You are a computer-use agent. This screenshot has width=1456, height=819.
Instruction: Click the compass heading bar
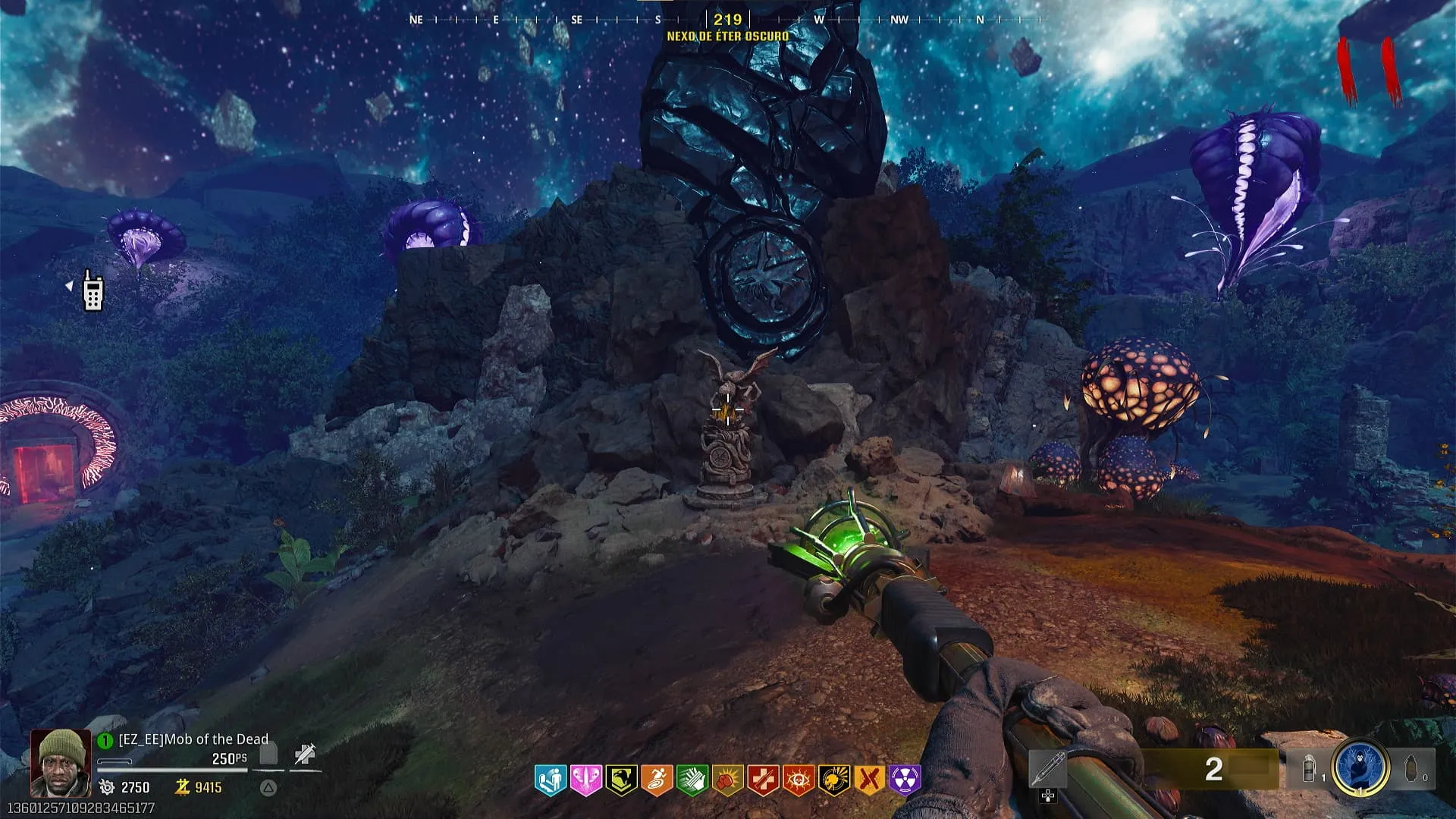coord(727,20)
